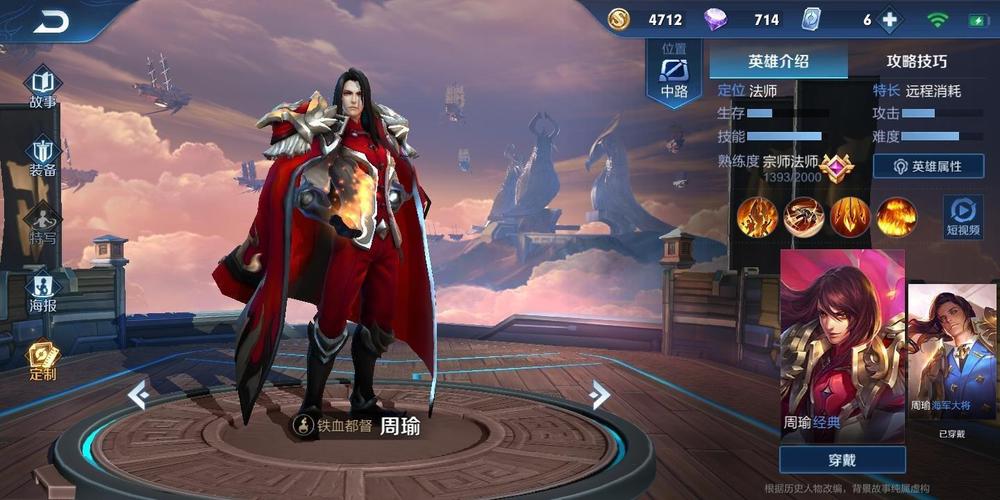Play the 短视频 short video
The height and width of the screenshot is (500, 1000).
tap(962, 216)
